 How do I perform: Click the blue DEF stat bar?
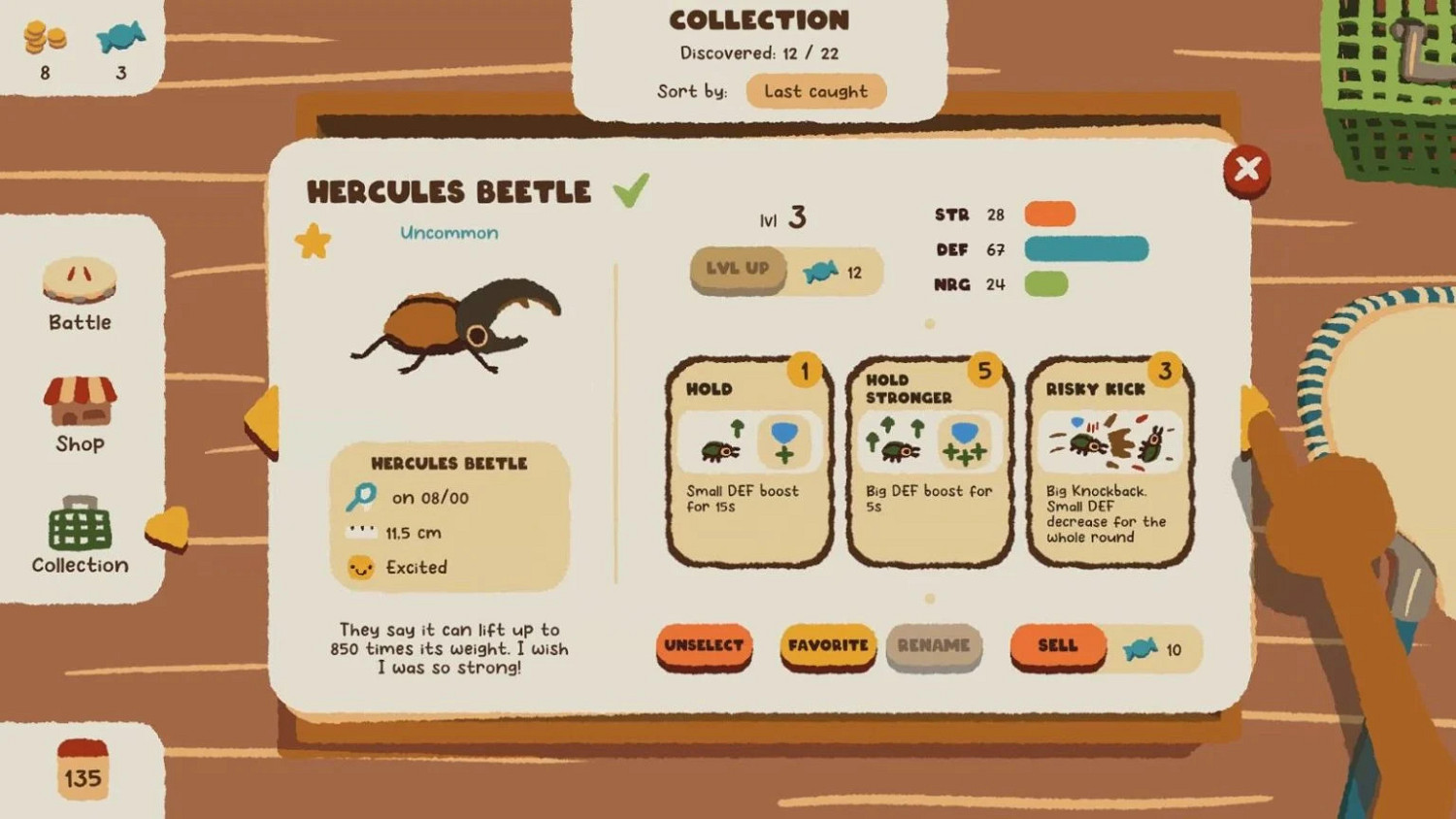pos(1087,249)
